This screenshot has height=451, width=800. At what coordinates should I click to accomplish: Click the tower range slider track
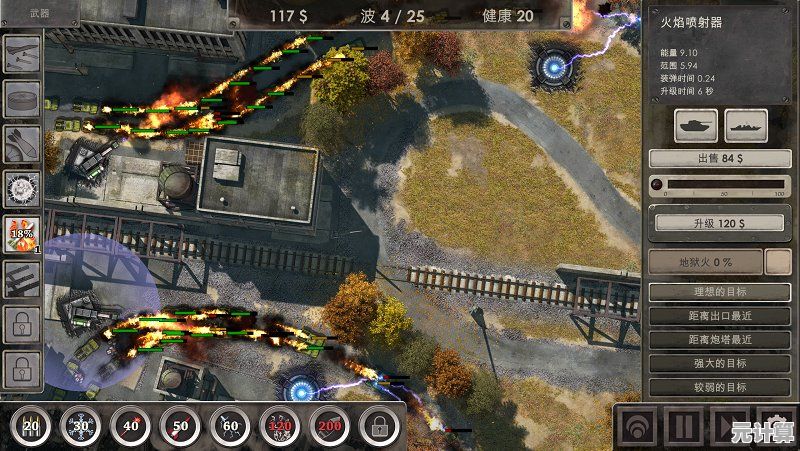click(720, 184)
